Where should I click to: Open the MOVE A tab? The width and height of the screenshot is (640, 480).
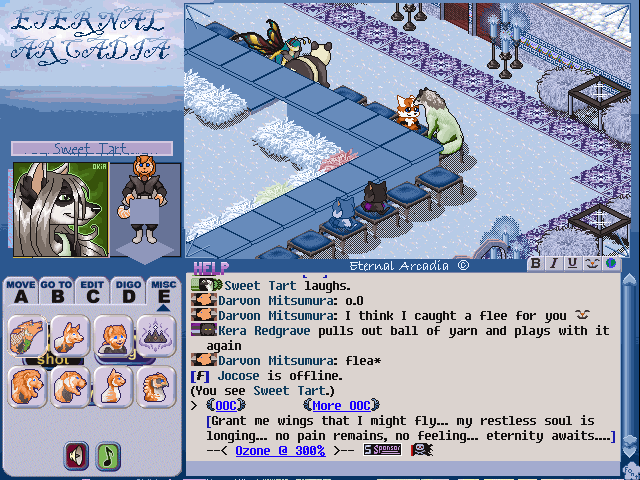click(x=20, y=290)
